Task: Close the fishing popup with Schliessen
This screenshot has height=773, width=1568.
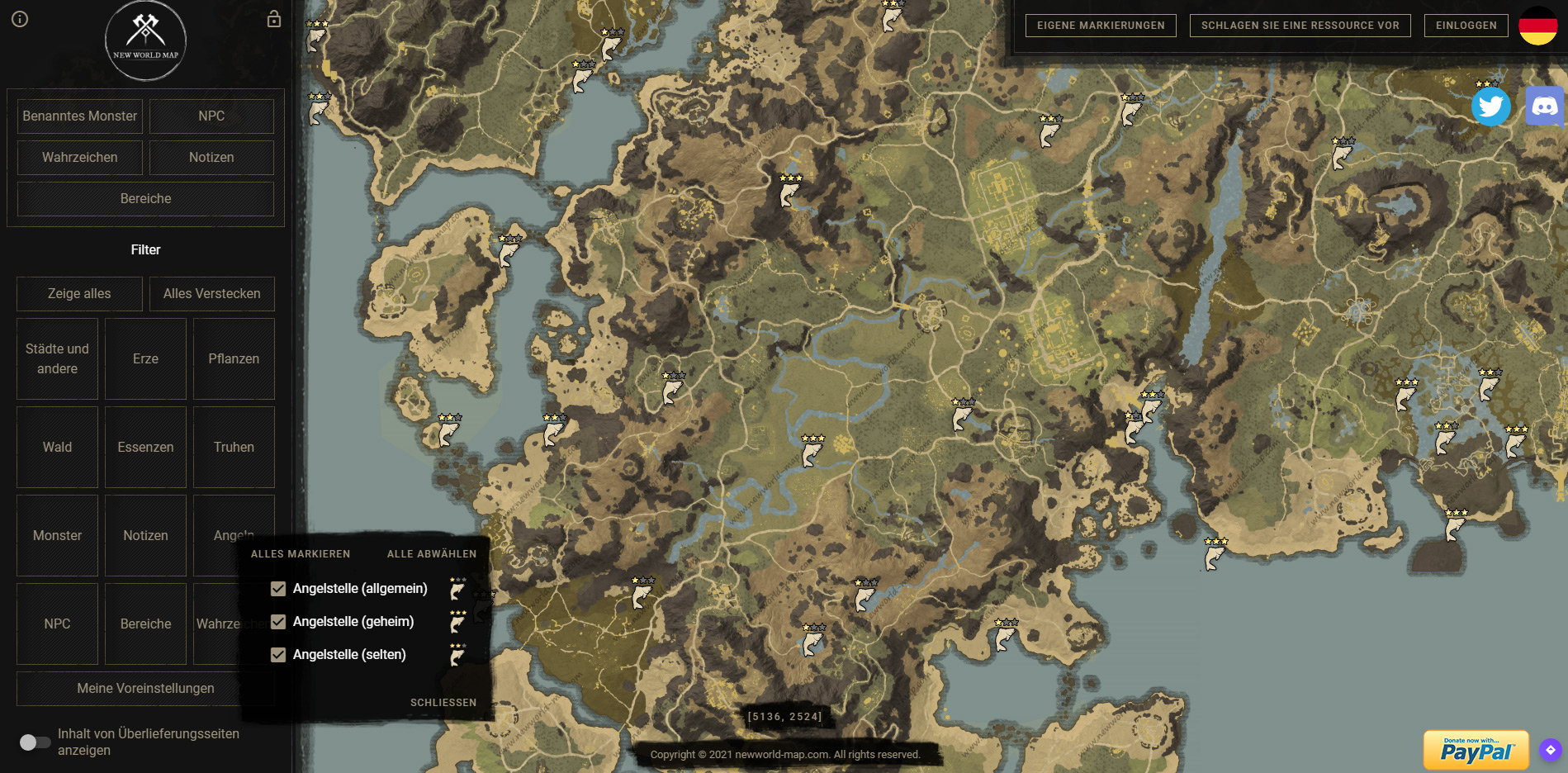Action: (443, 703)
